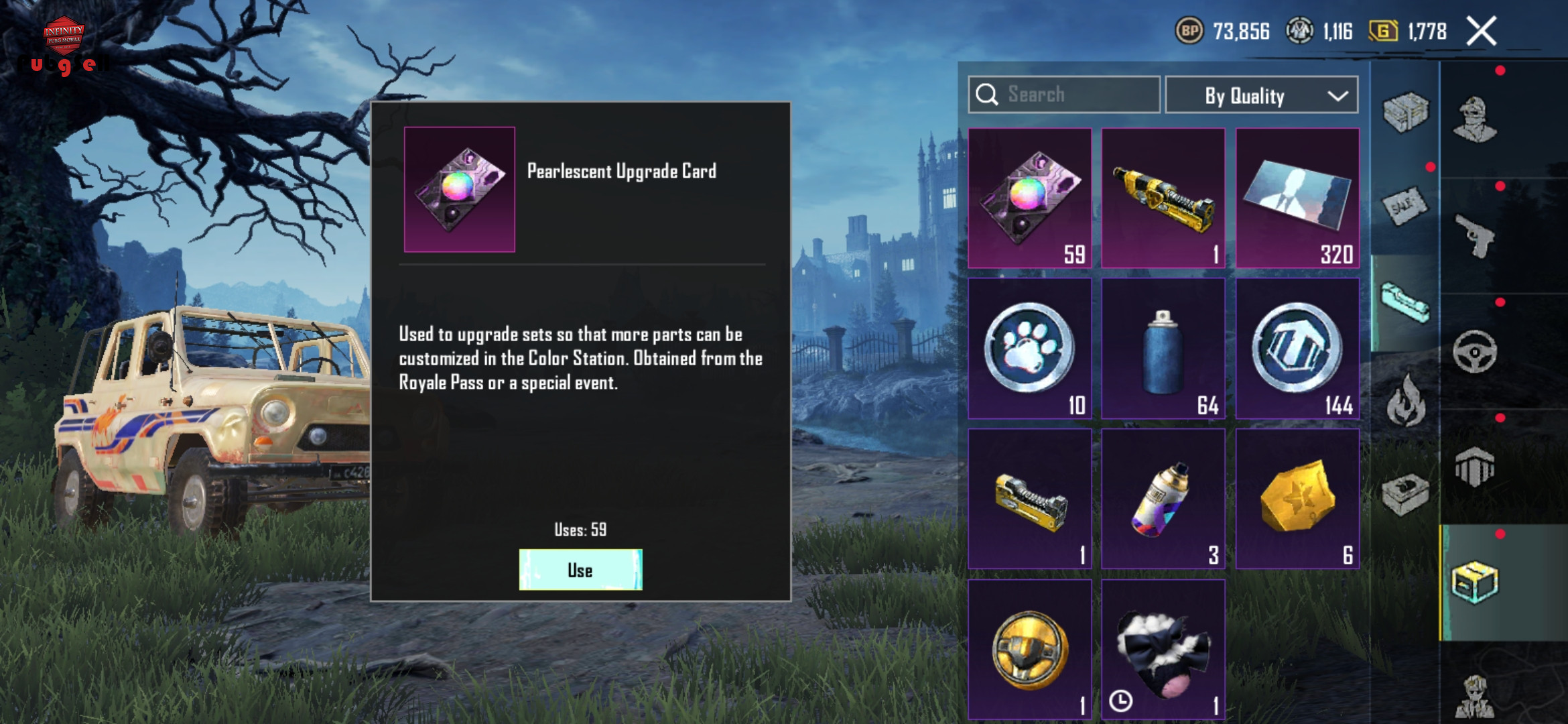1568x724 pixels.
Task: Switch to the character outfit tab
Action: pos(1475,119)
